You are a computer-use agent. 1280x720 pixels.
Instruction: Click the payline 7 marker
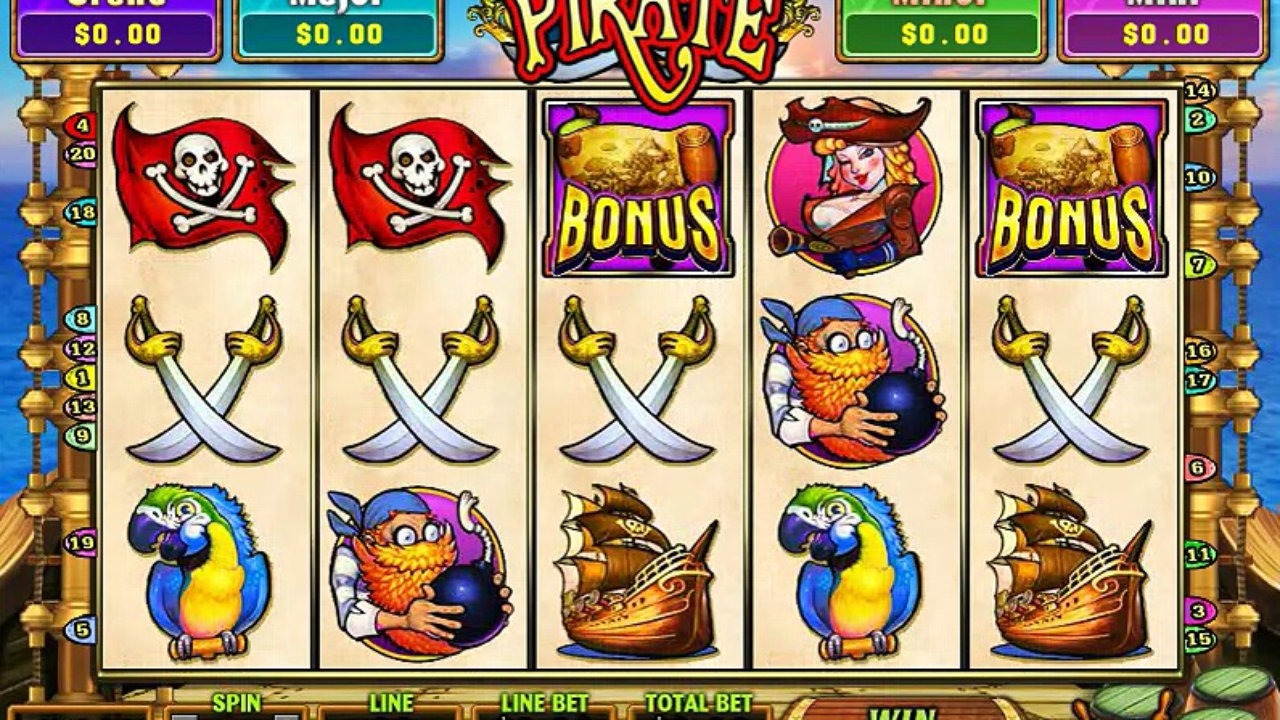[x=1199, y=265]
